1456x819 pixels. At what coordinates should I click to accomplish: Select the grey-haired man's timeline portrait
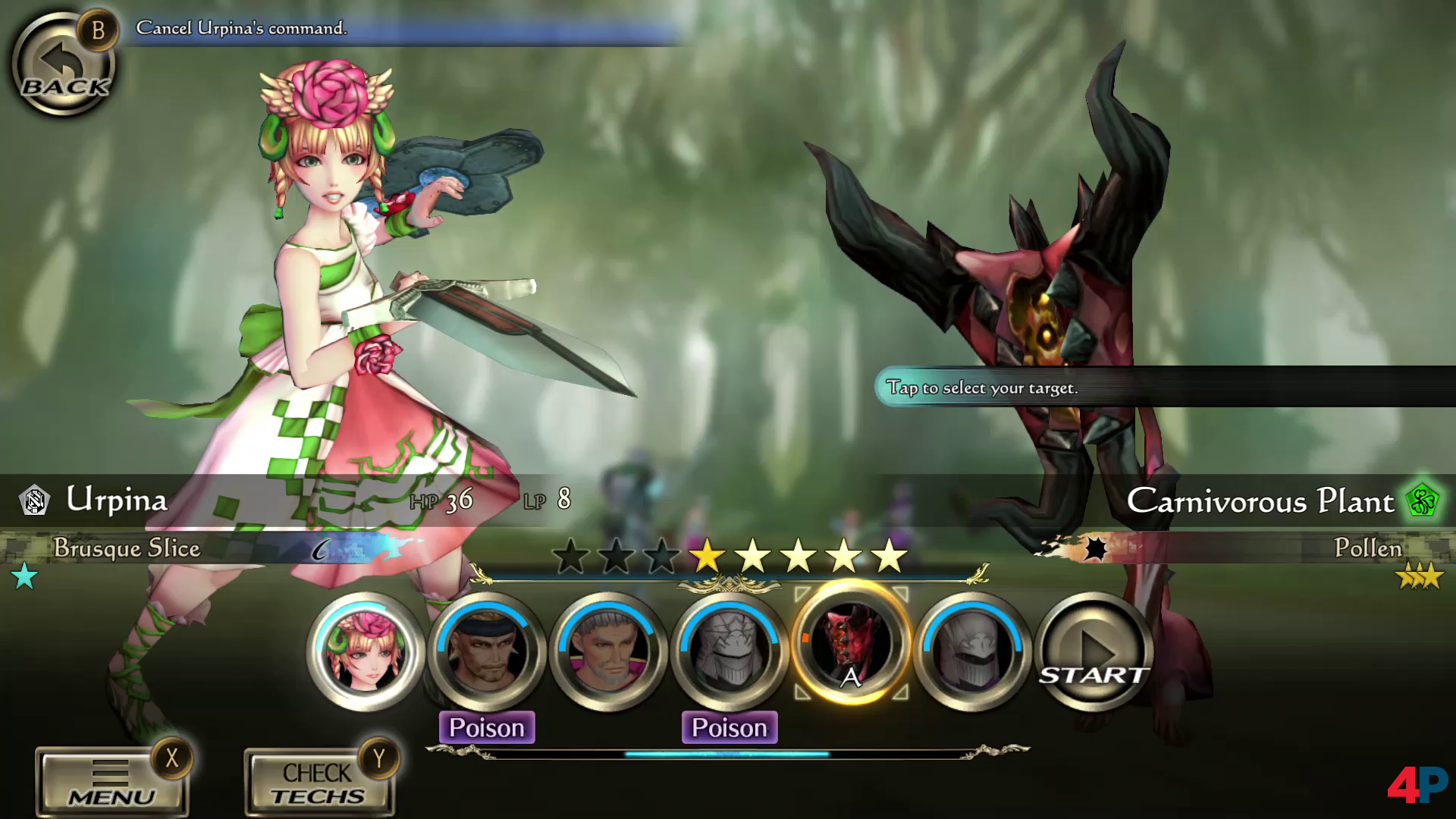pyautogui.click(x=608, y=651)
